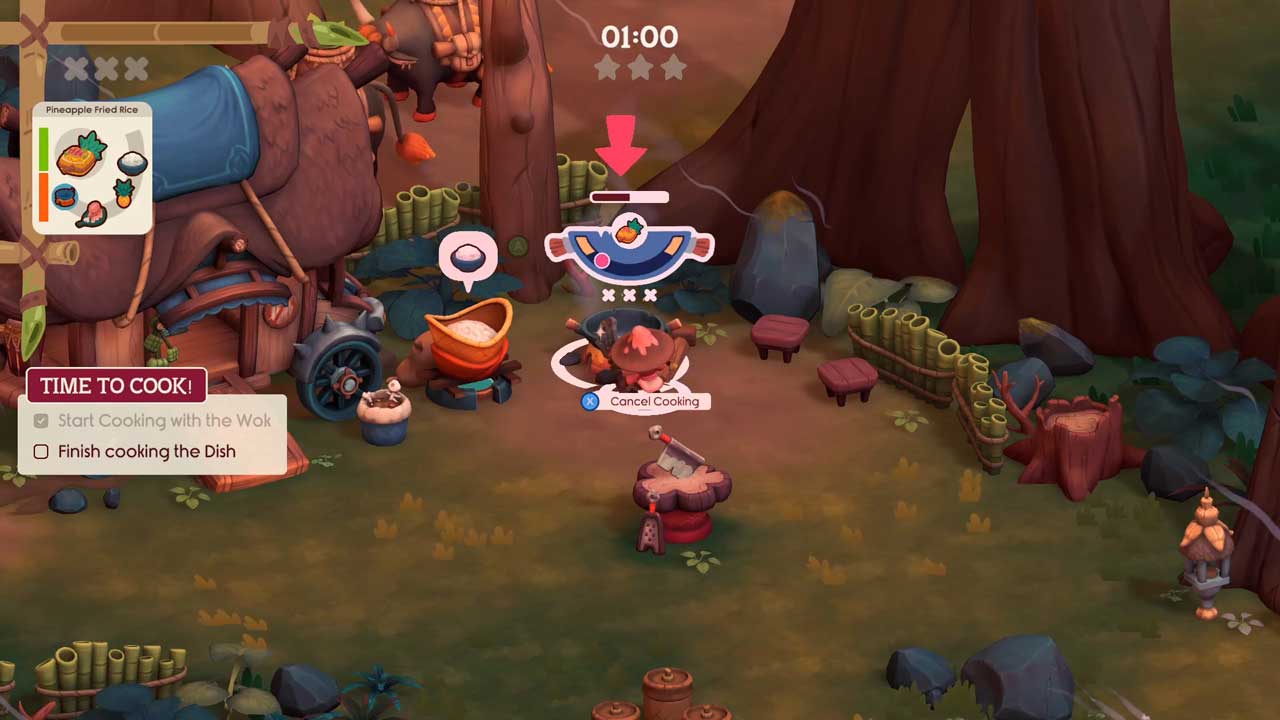
Task: Click the wok station icon in the recipe card
Action: [x=65, y=197]
